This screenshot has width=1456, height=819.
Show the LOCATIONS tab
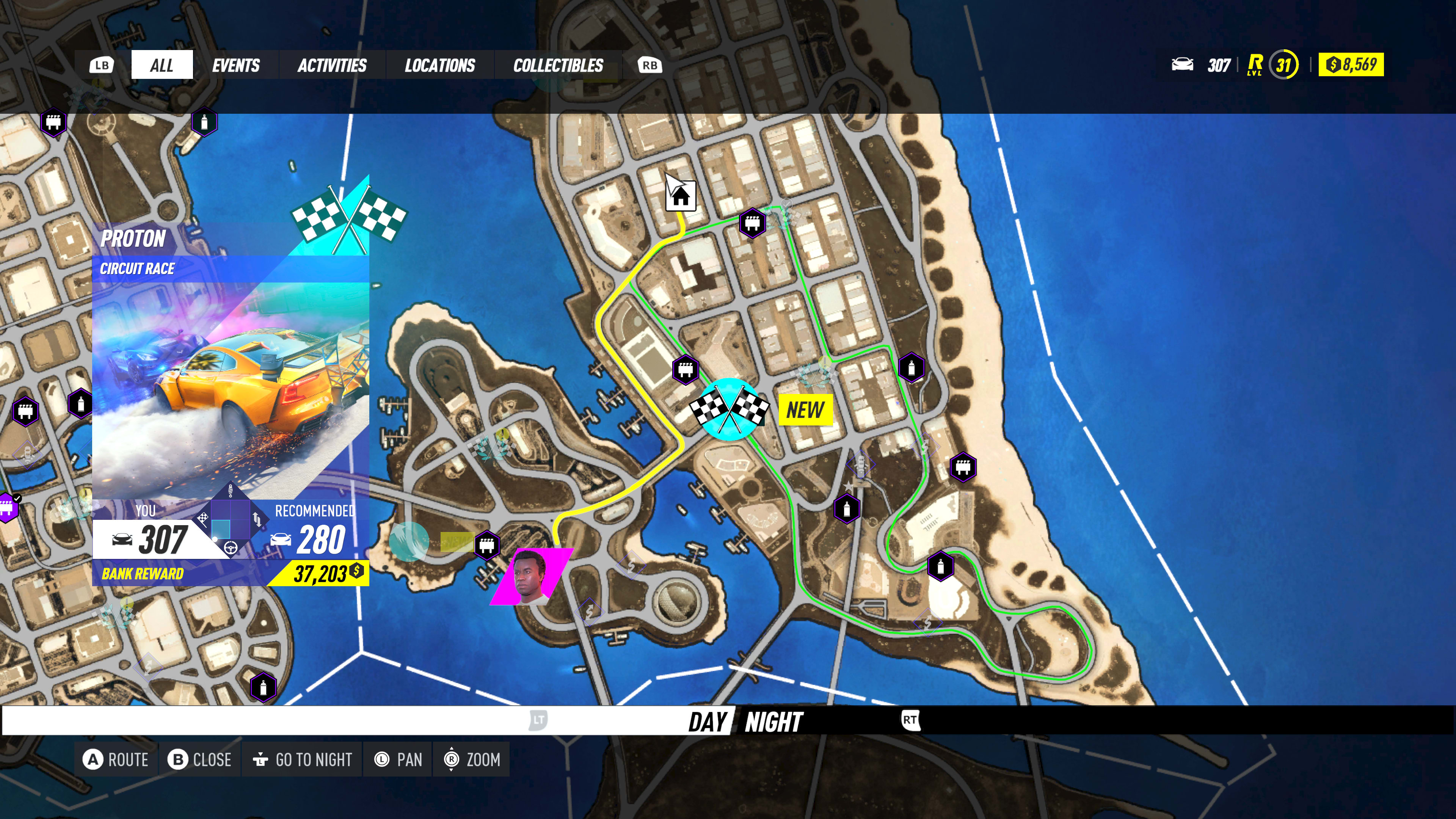440,65
